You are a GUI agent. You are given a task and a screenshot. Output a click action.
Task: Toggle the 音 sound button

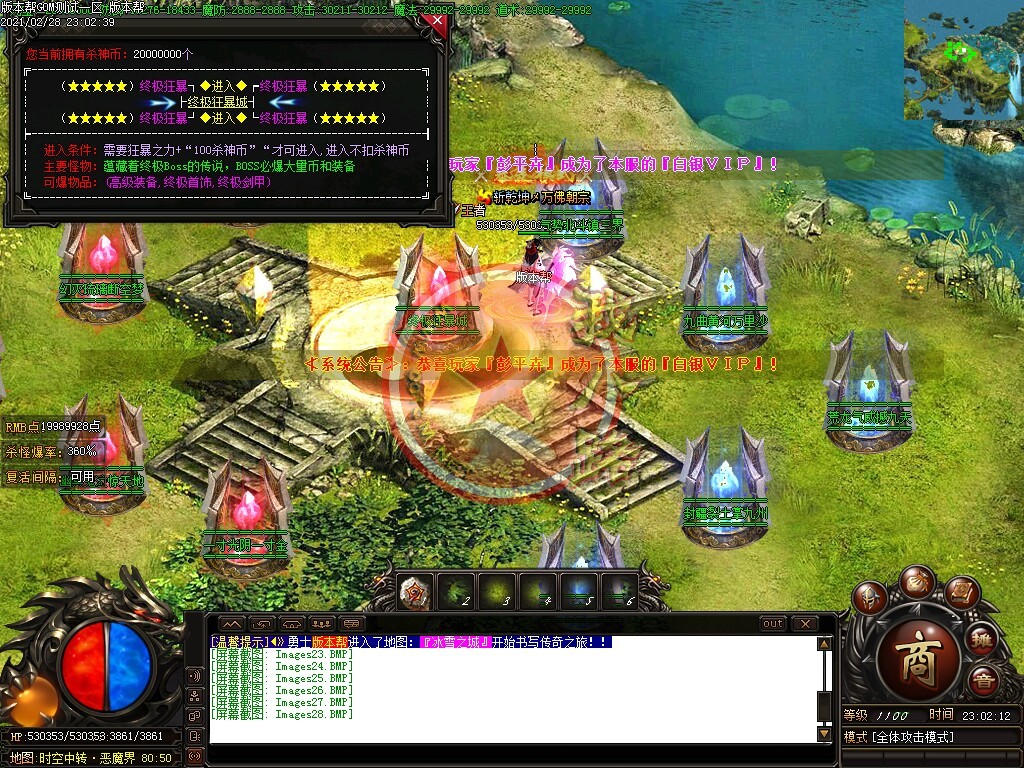tap(983, 680)
